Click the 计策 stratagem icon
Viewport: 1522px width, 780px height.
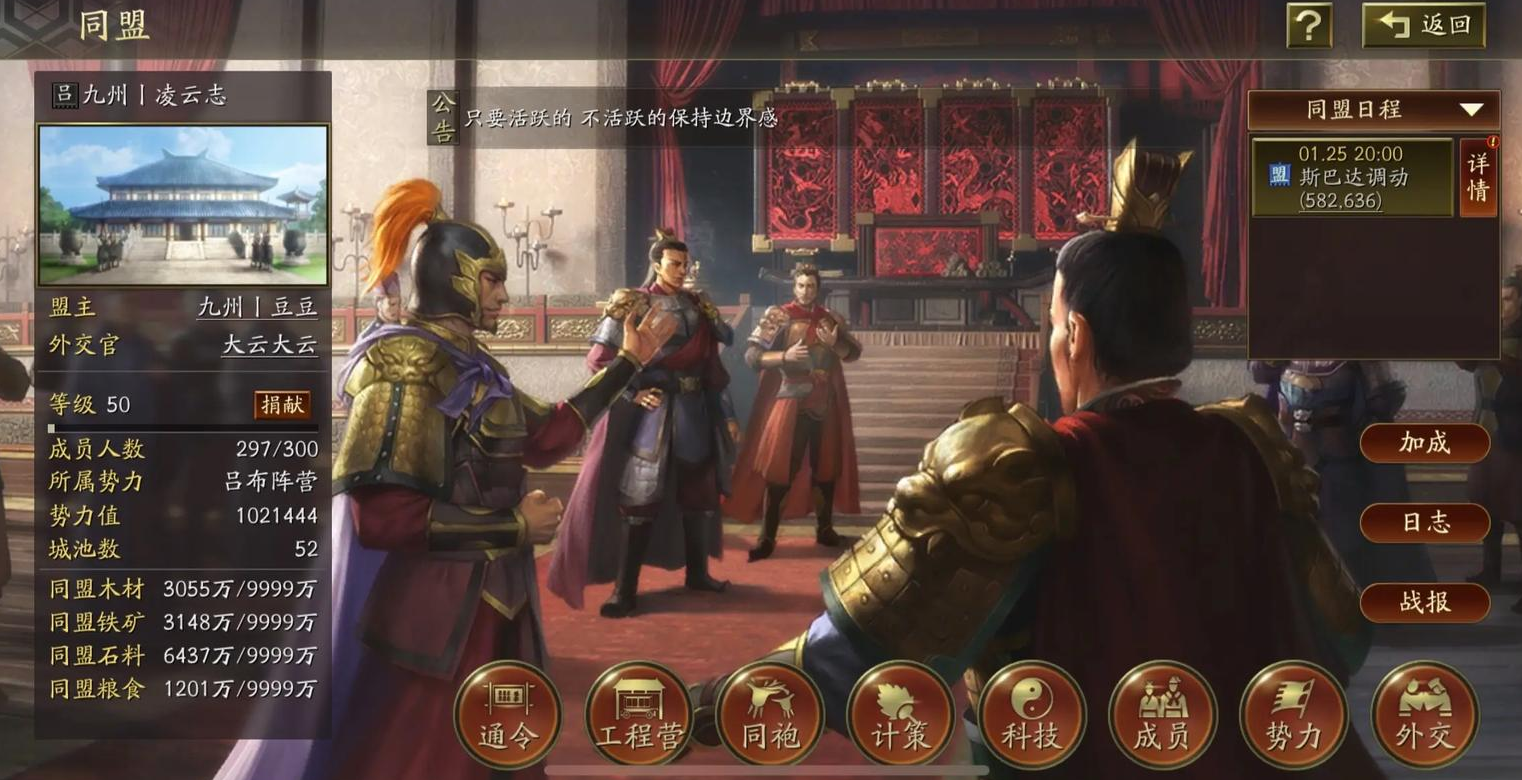pyautogui.click(x=899, y=716)
